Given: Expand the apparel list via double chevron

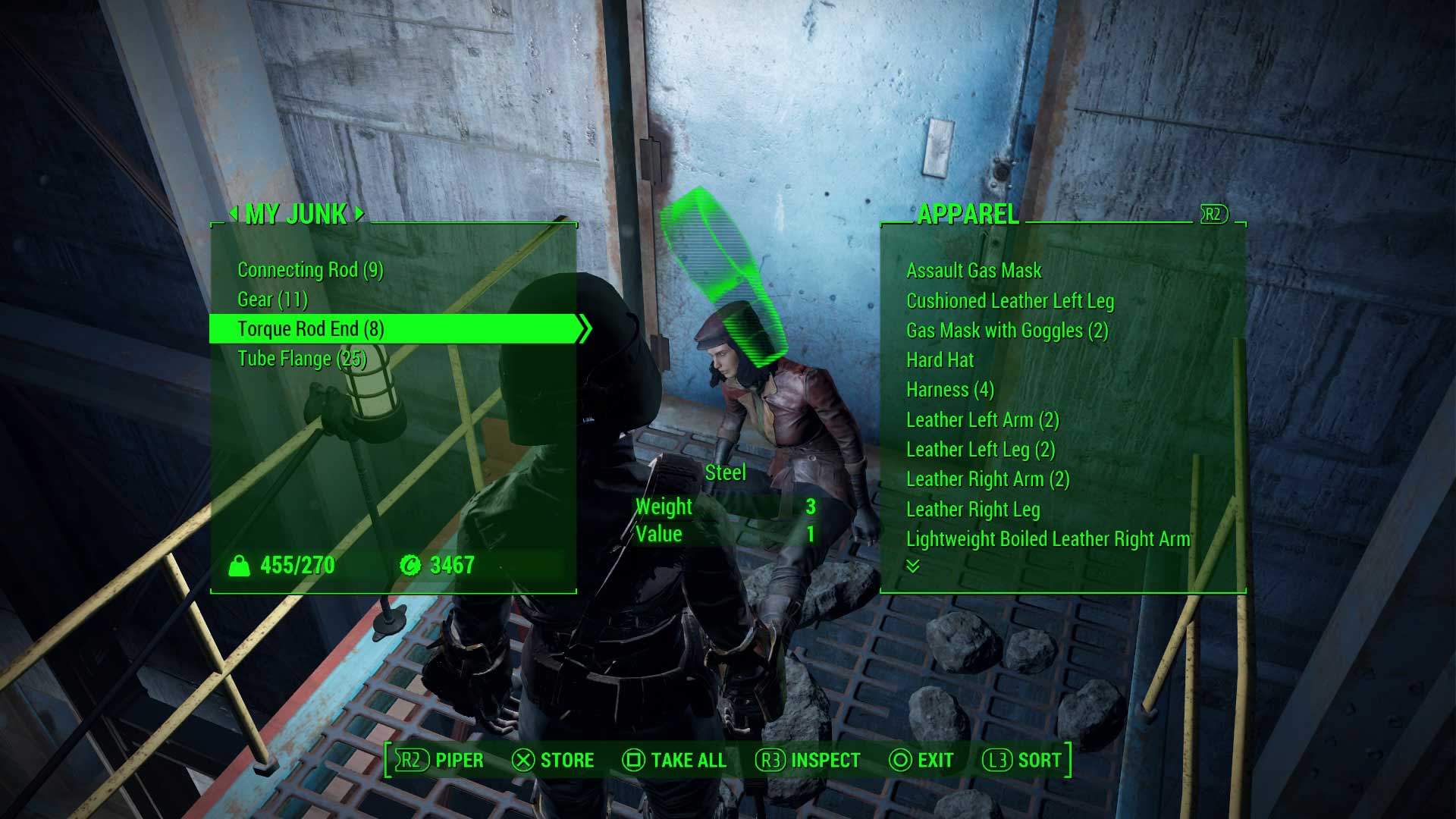Looking at the screenshot, I should (914, 567).
